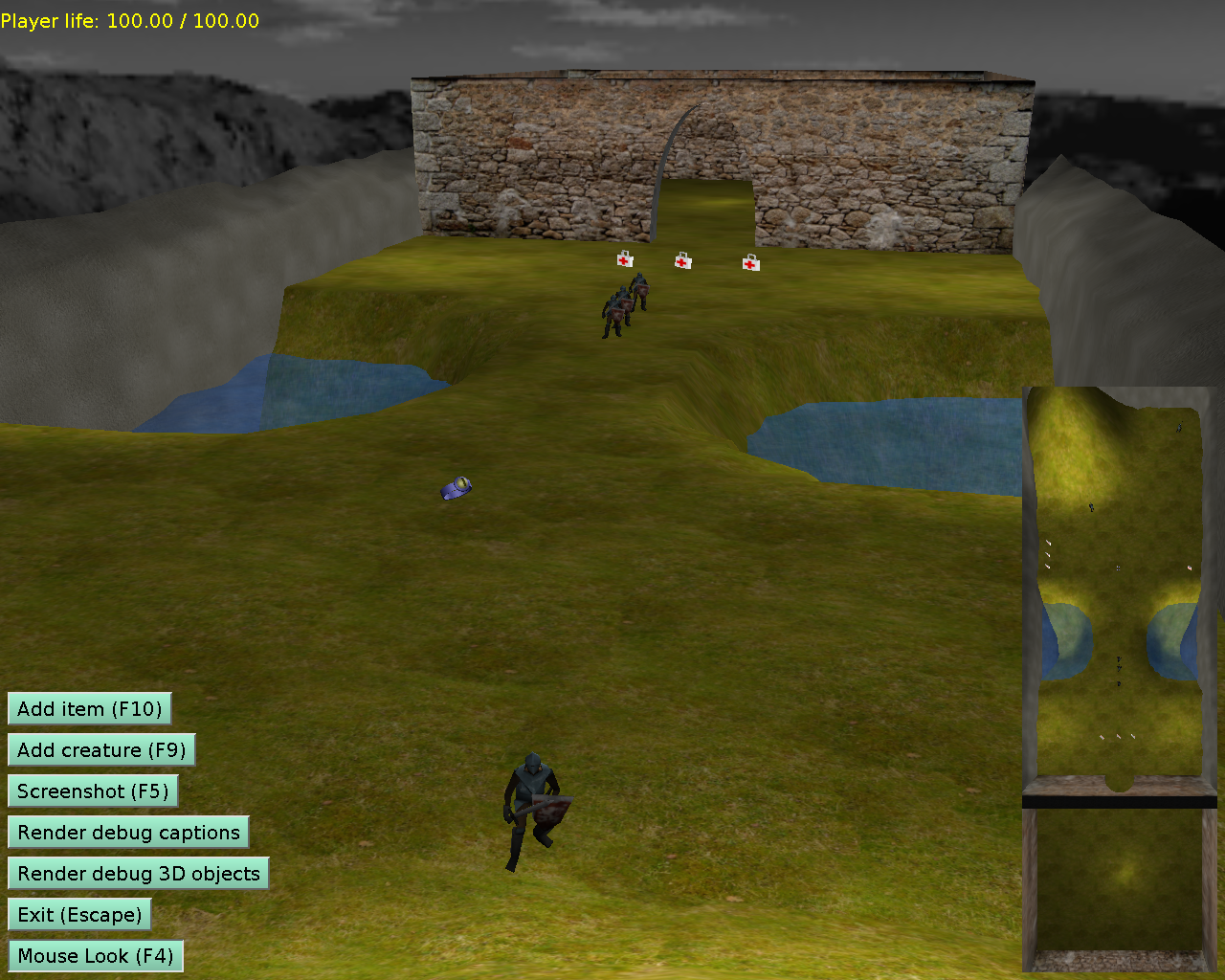Select the purple flask item on the grass
1225x980 pixels.
457,486
